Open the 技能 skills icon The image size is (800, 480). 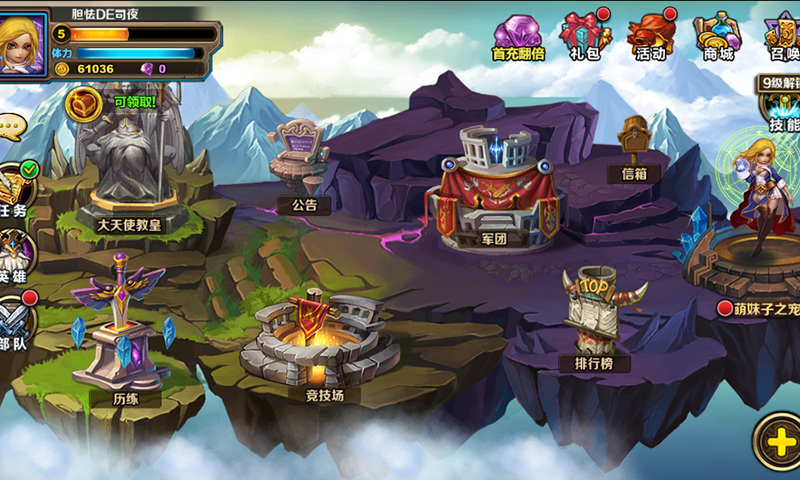tap(782, 108)
